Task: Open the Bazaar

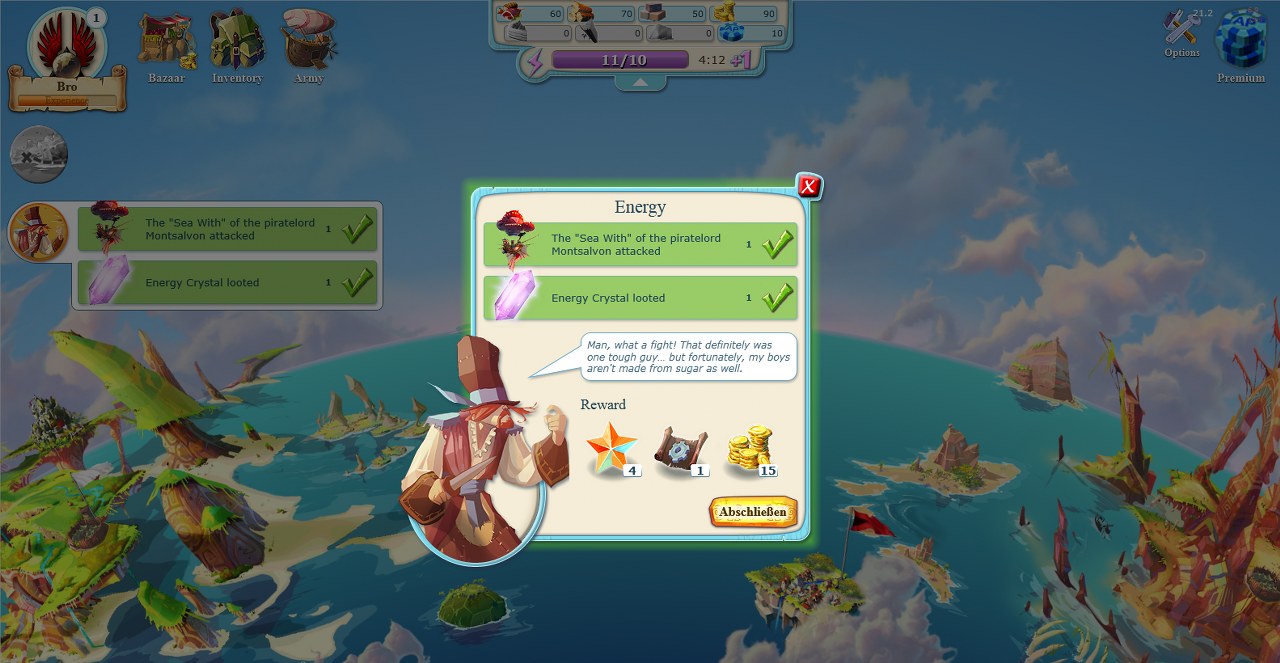Action: point(166,45)
